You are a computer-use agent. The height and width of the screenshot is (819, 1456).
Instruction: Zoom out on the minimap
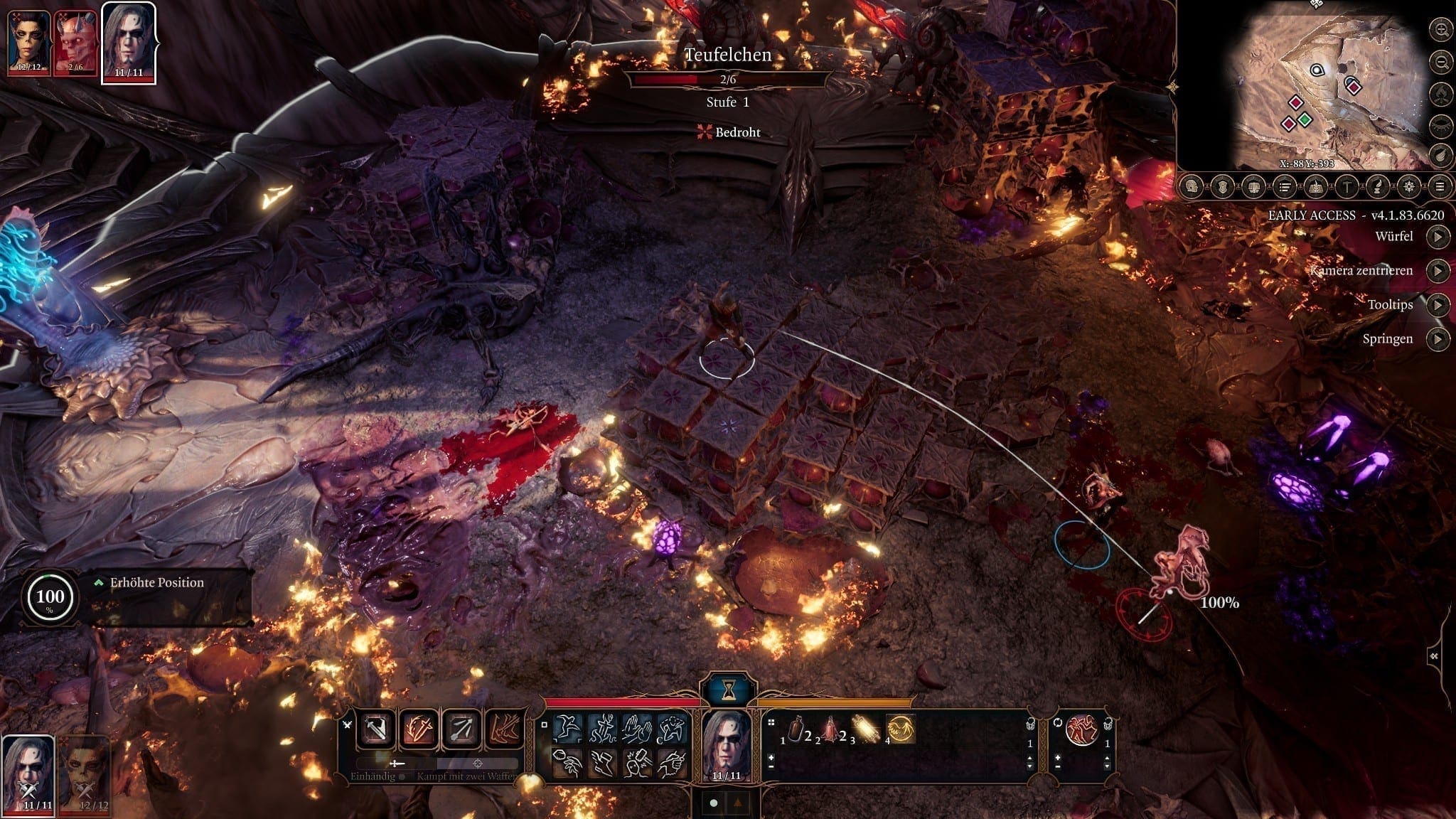pos(1441,61)
